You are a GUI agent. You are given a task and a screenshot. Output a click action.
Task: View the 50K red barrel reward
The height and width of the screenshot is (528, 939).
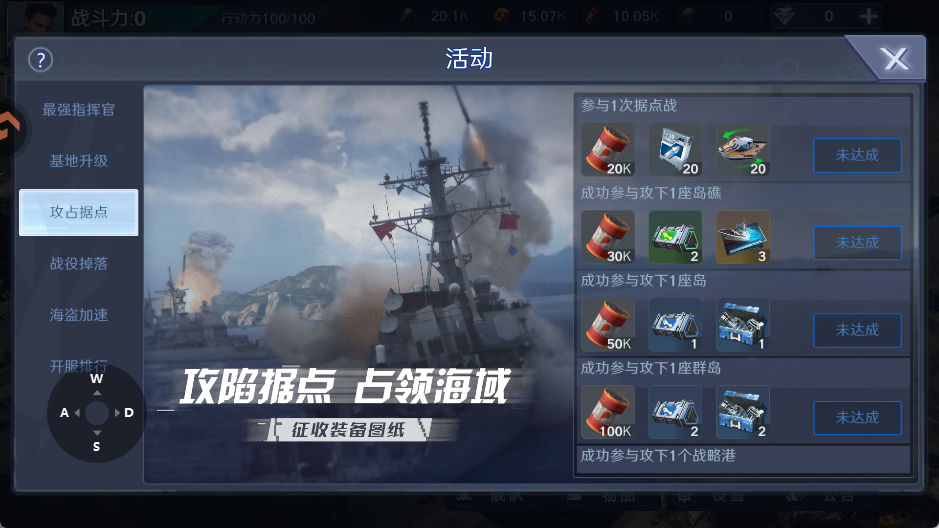(607, 324)
